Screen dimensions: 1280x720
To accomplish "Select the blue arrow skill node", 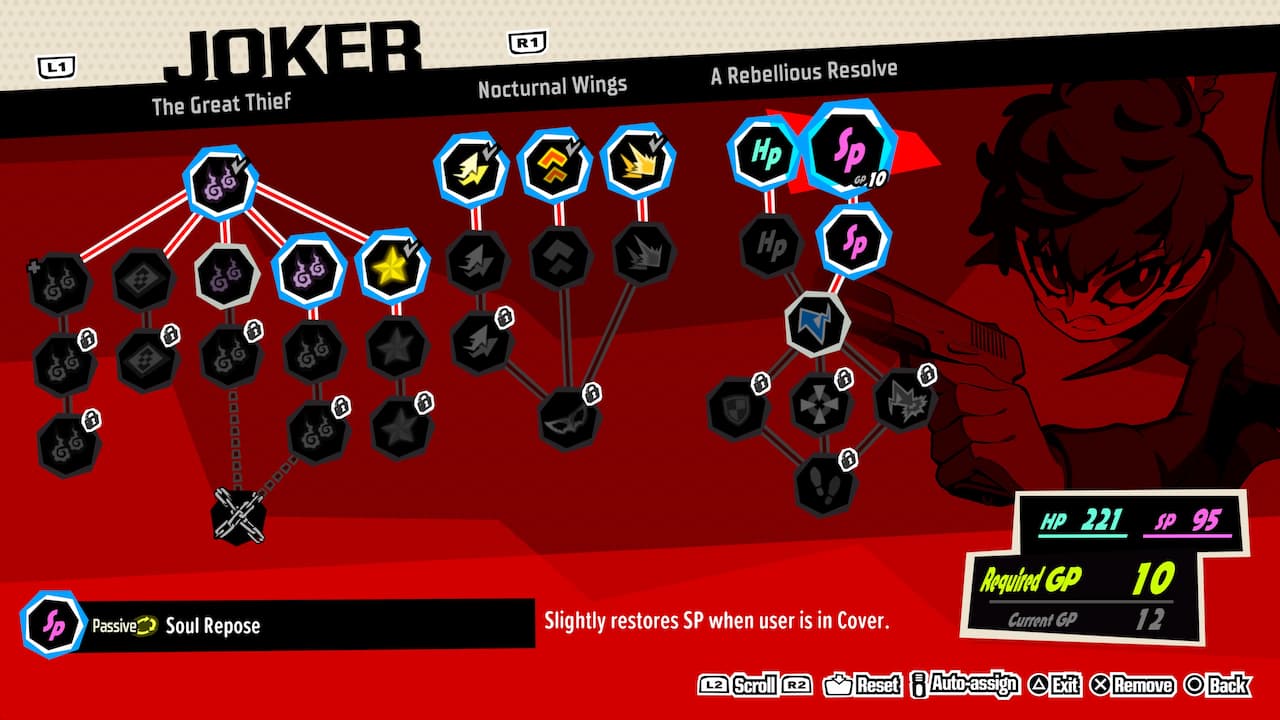I will pyautogui.click(x=820, y=322).
